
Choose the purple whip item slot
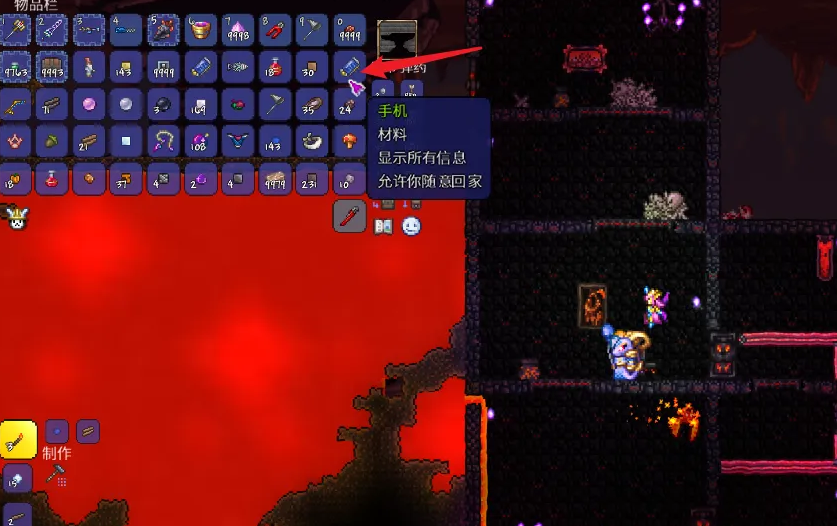tap(163, 141)
